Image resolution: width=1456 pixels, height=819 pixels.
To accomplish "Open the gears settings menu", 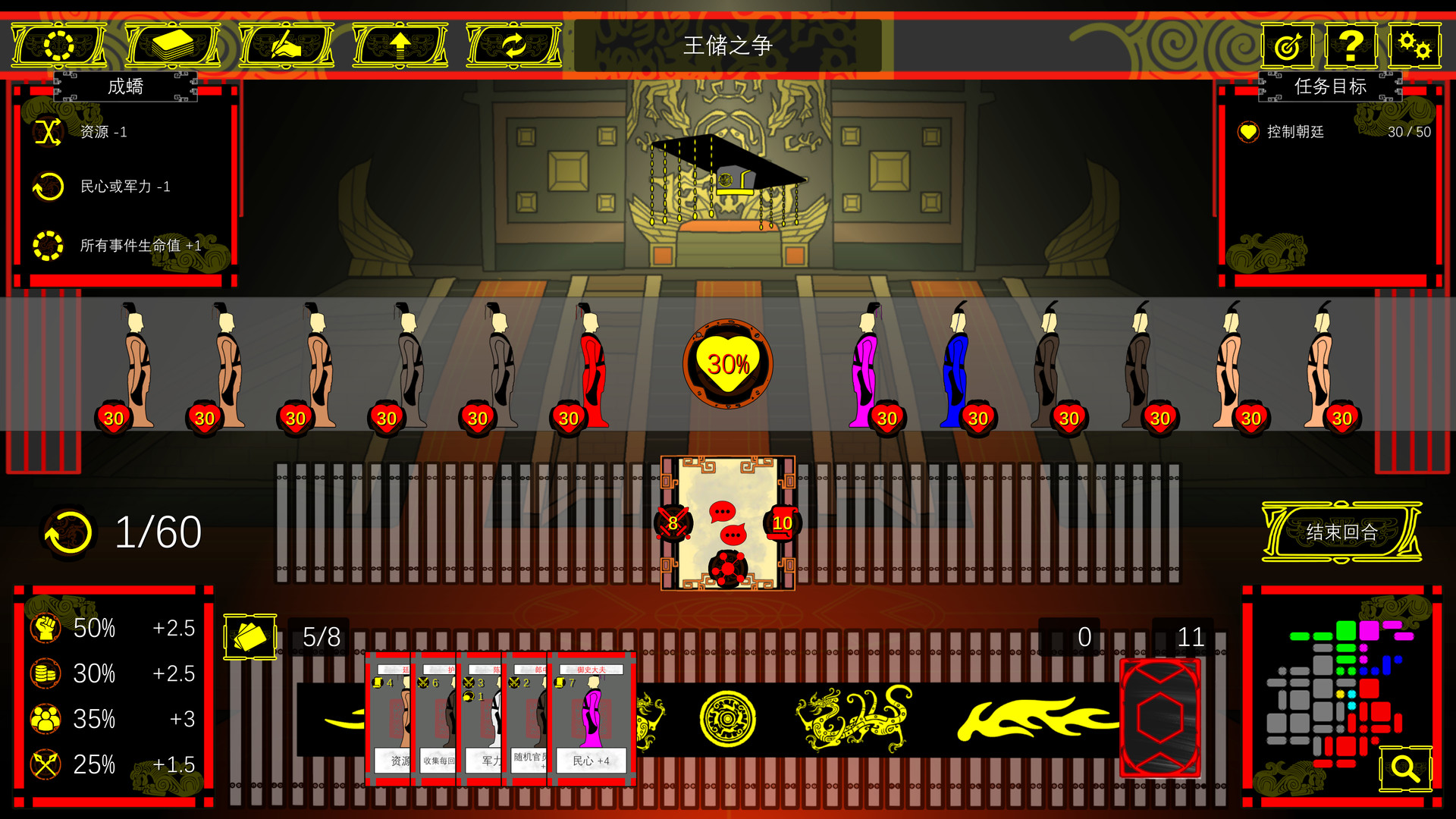I will tap(1414, 45).
